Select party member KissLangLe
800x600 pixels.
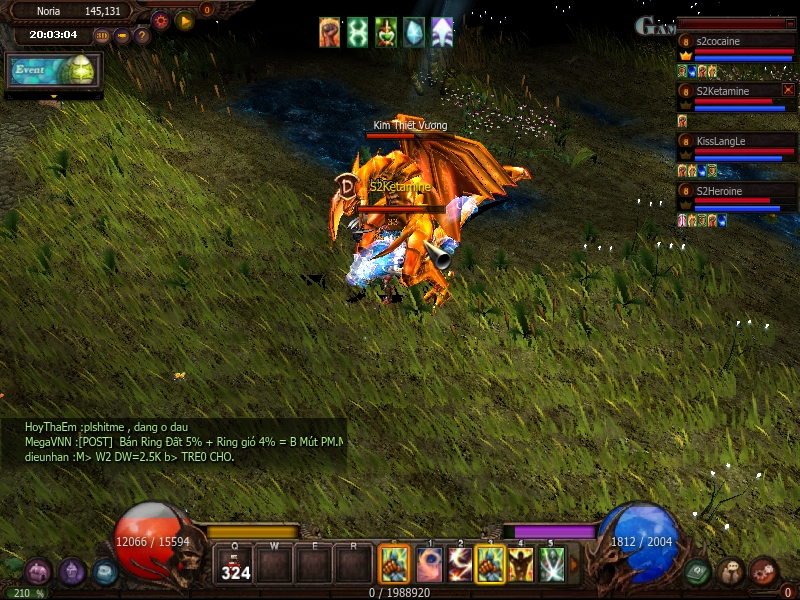[x=736, y=142]
